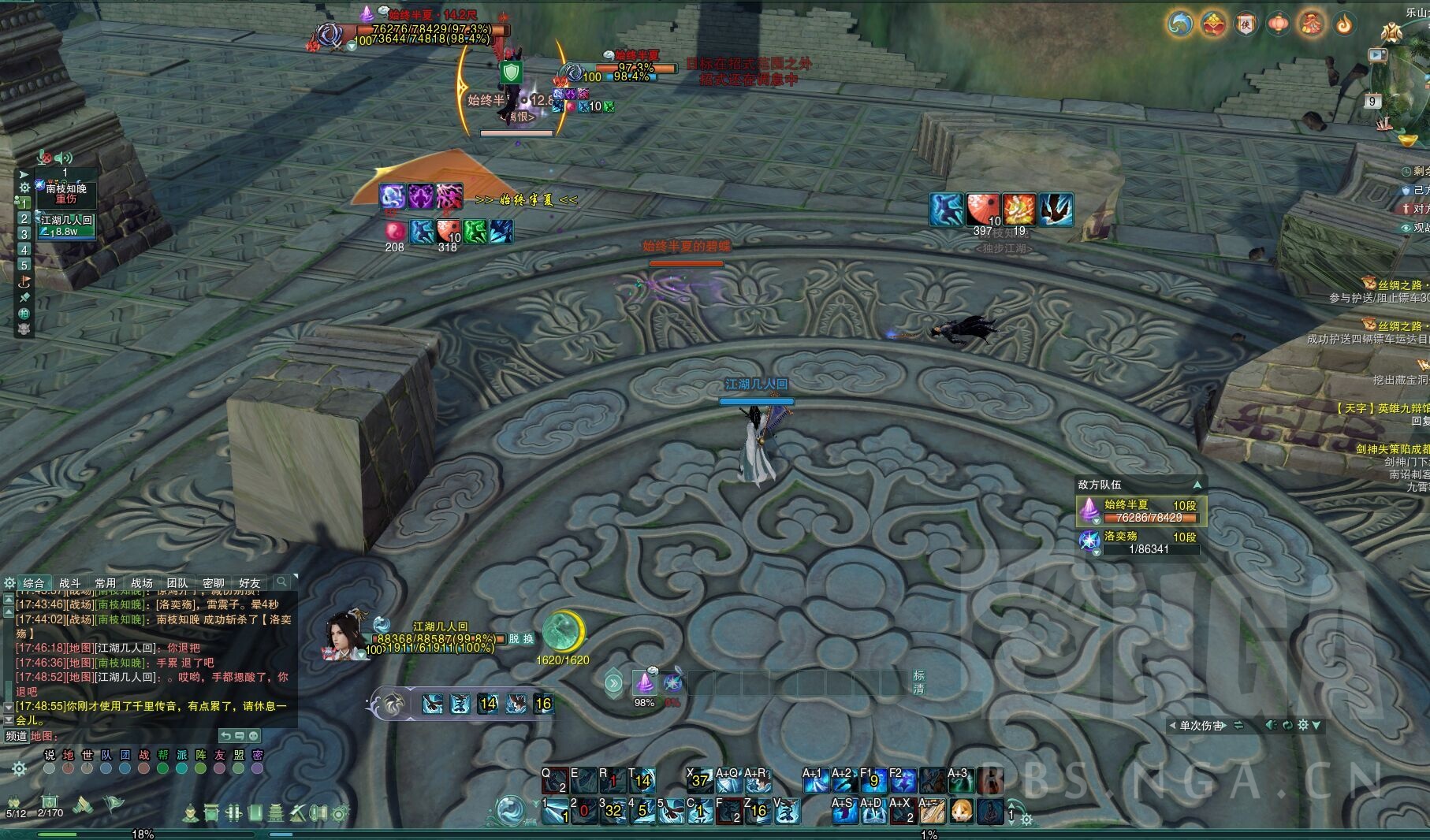Click the chat search magnifier icon
Screen dimensions: 1430x840
281,582
